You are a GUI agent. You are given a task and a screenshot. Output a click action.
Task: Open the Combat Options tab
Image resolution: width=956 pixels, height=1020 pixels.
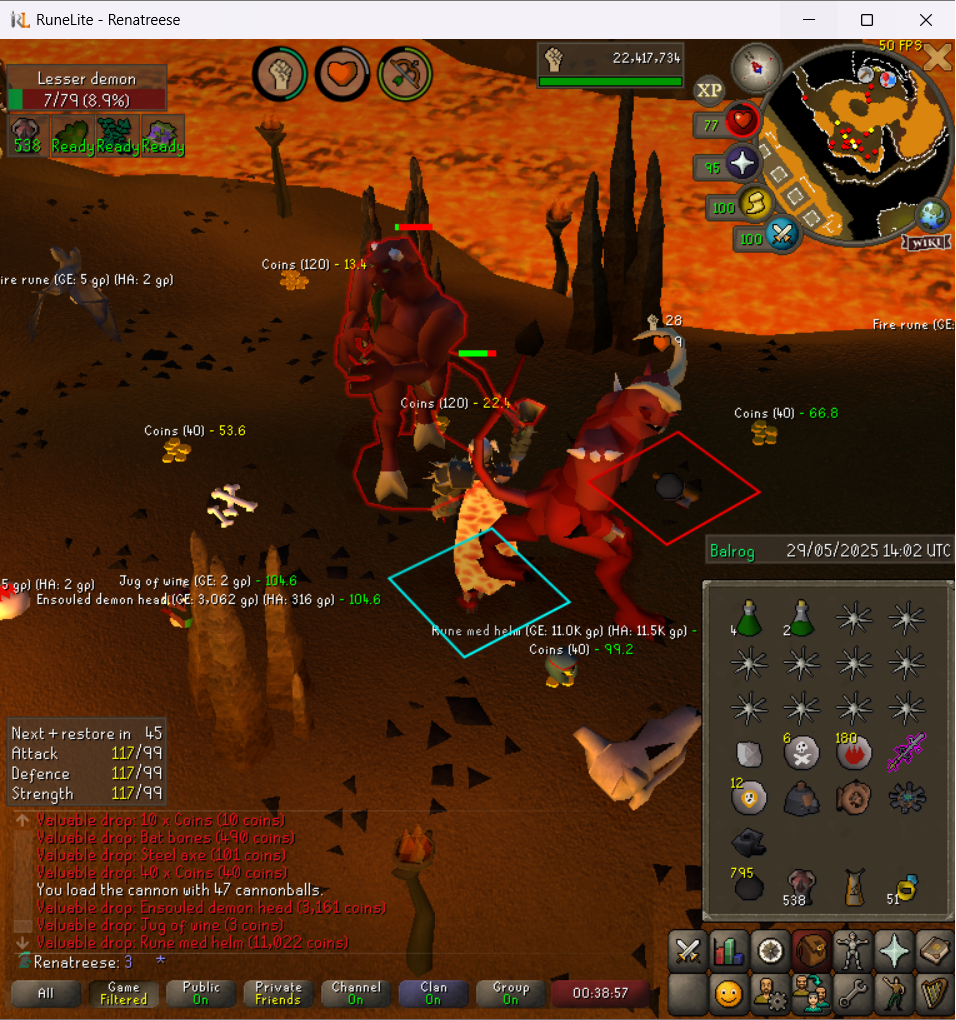pos(686,951)
